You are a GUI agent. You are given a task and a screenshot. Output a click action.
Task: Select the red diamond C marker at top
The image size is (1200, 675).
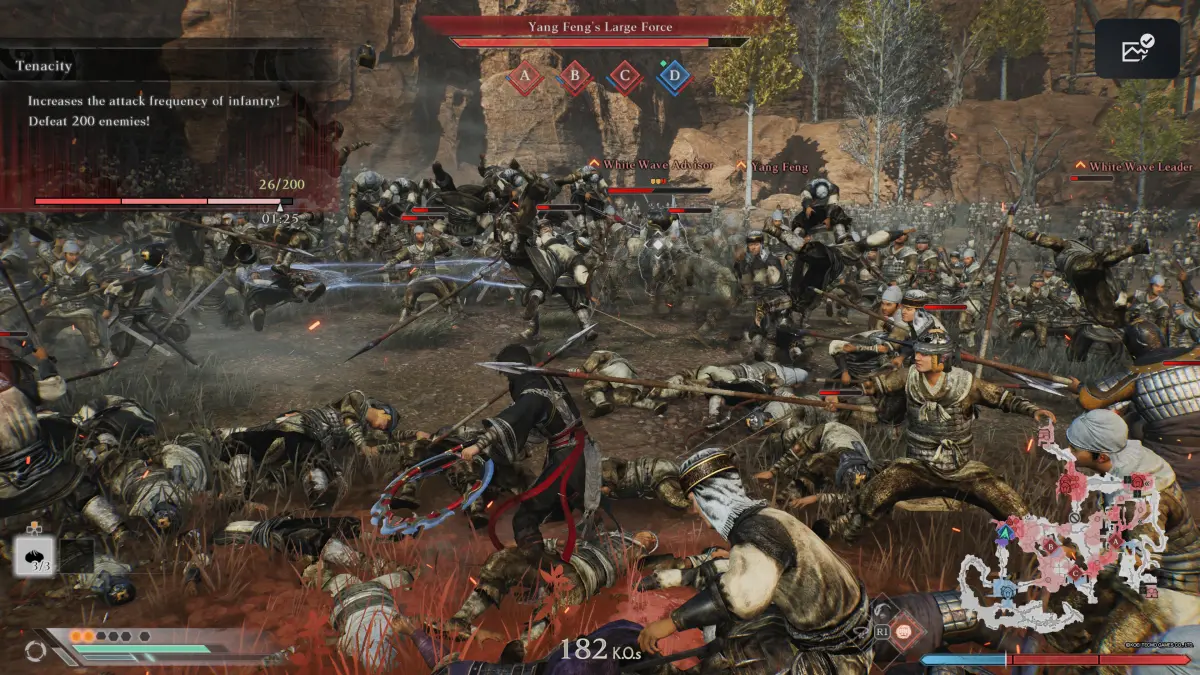(x=625, y=77)
